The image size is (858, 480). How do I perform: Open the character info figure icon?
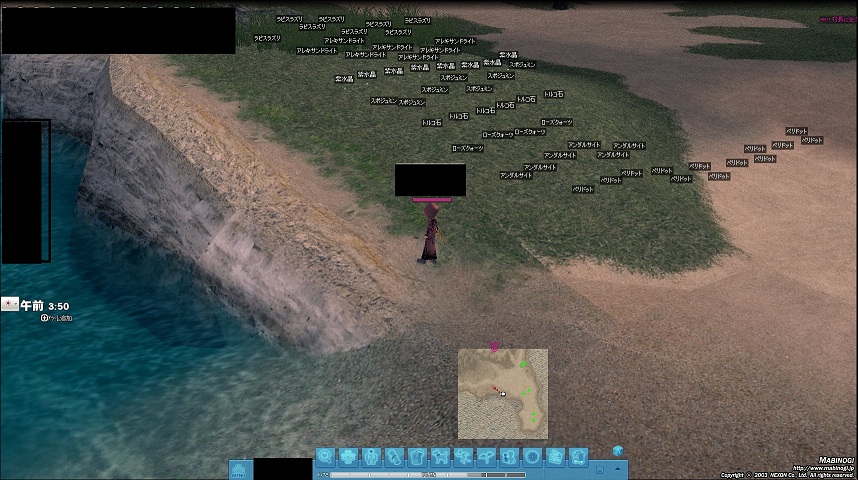[x=372, y=457]
